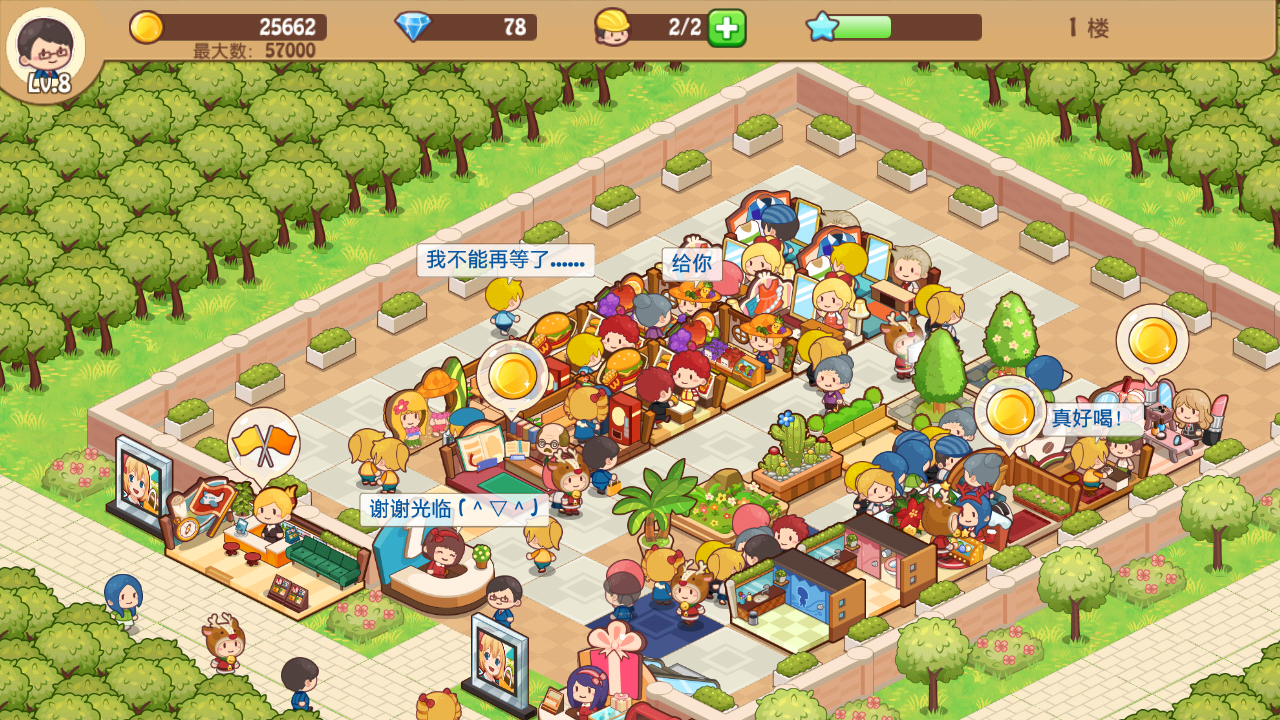
Task: Select the "1 楼" floor indicator
Action: (1089, 28)
